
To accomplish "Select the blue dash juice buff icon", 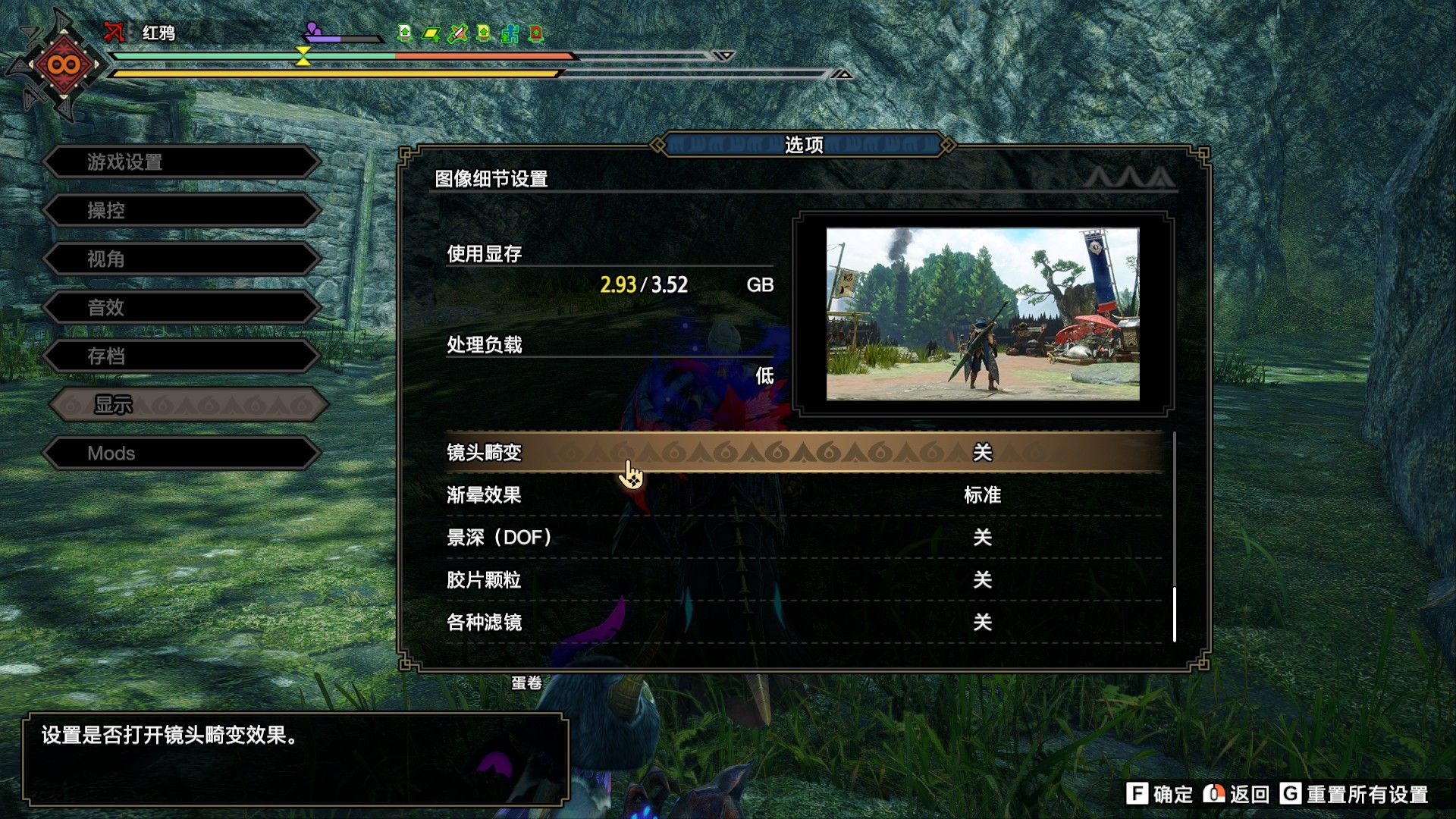I will (x=510, y=33).
